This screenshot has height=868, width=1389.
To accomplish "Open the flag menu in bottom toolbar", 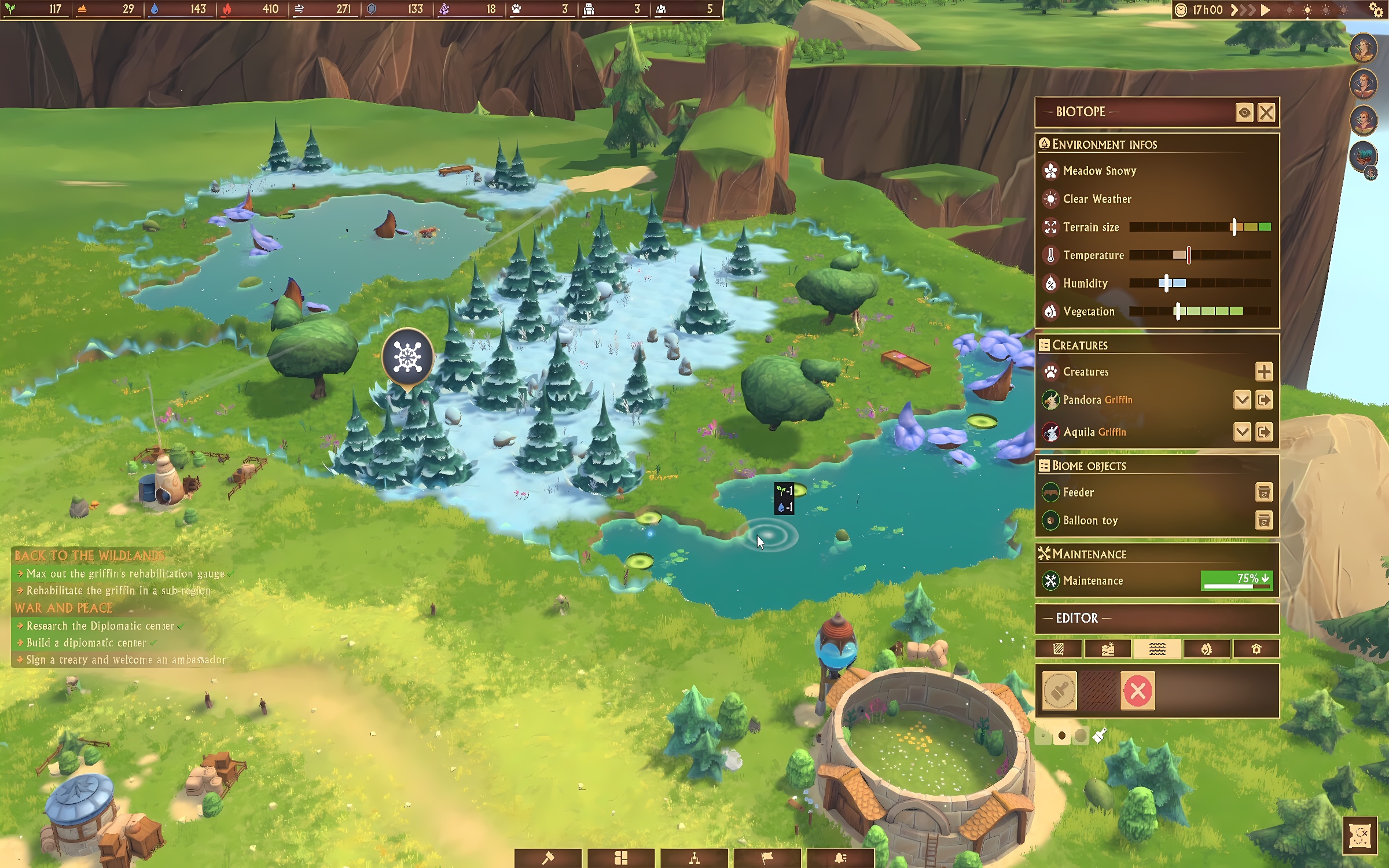I will click(x=767, y=858).
